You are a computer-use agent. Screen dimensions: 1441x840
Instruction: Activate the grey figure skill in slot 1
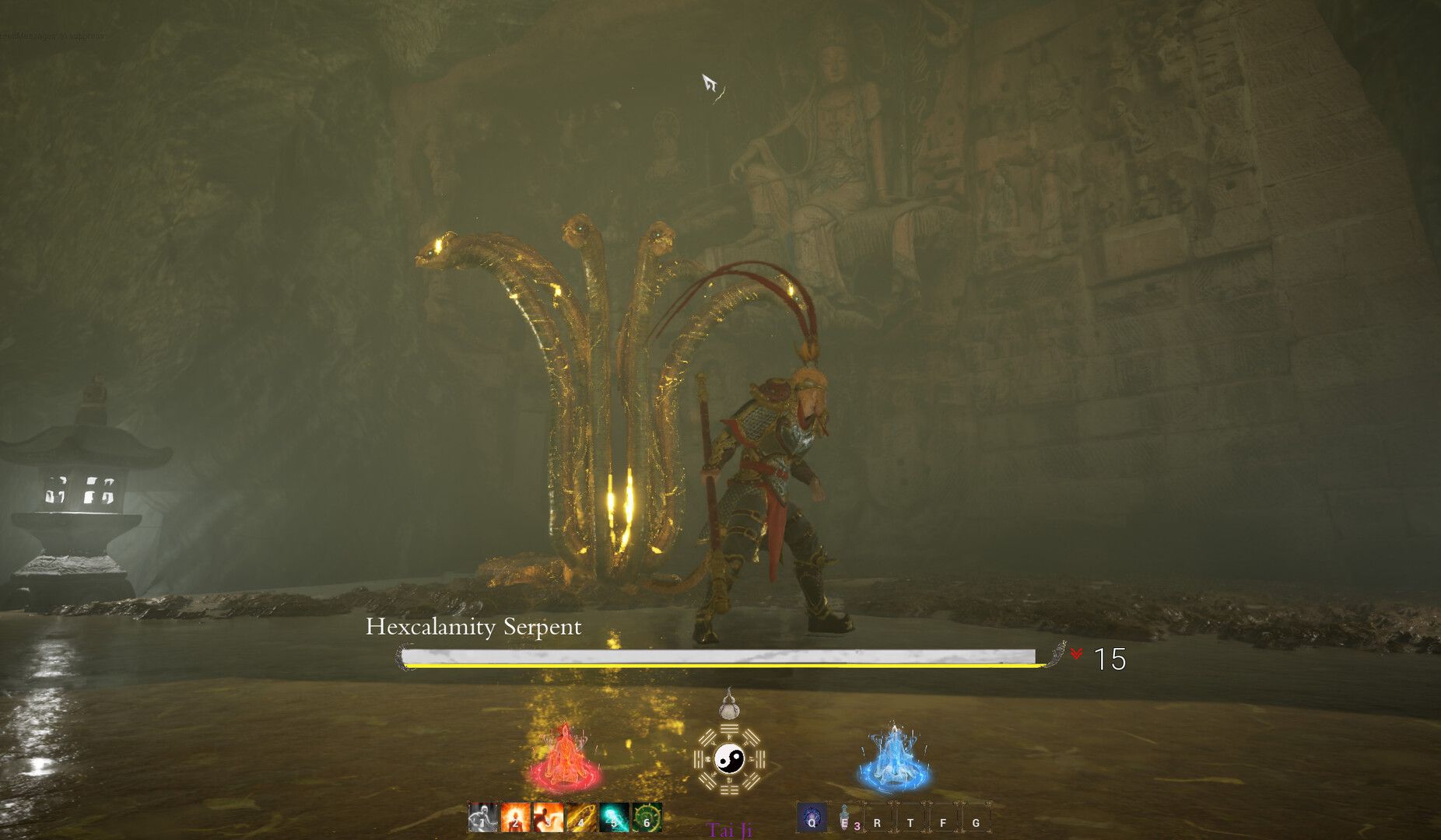tap(482, 818)
